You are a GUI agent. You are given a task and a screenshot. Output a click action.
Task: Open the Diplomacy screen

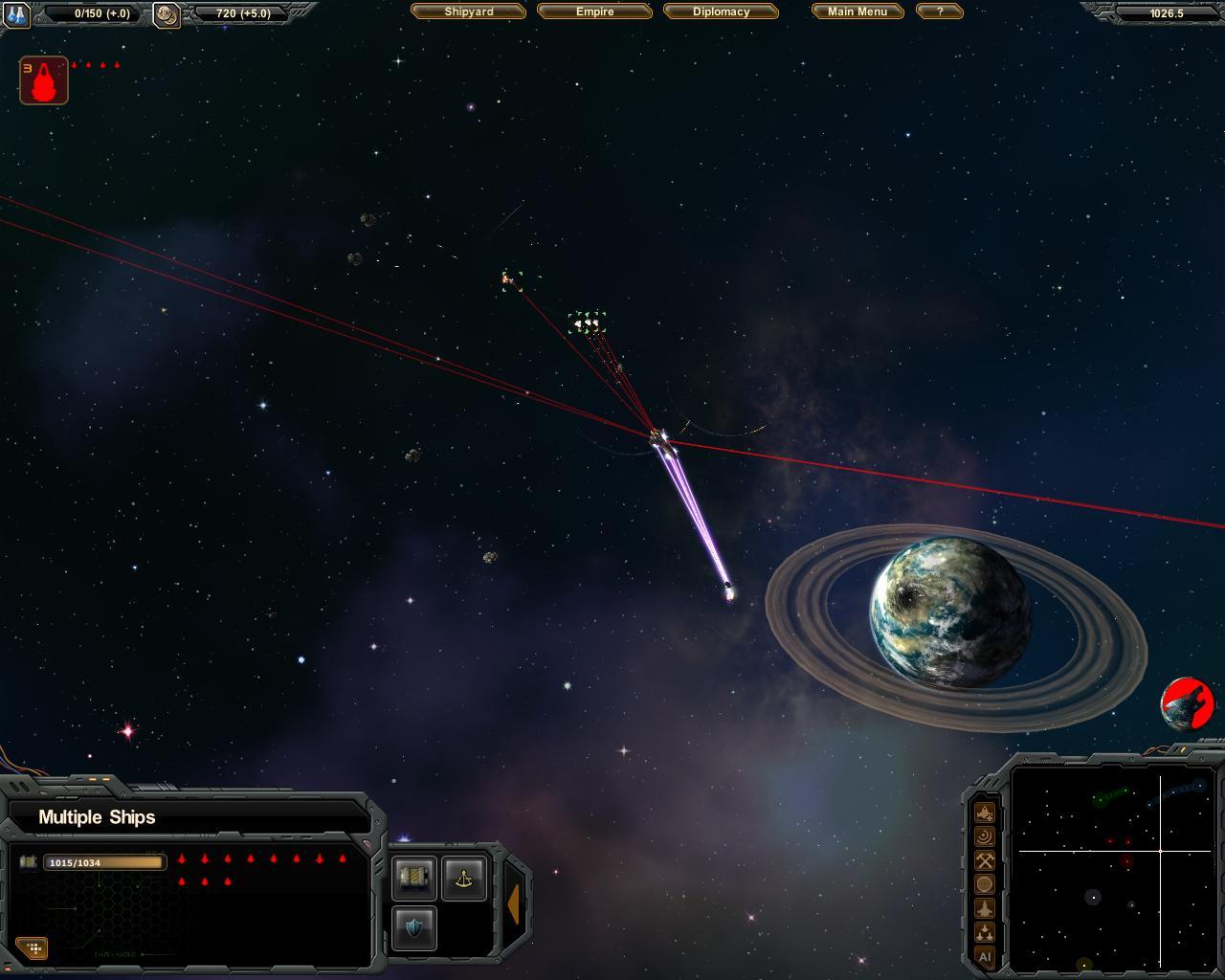721,11
